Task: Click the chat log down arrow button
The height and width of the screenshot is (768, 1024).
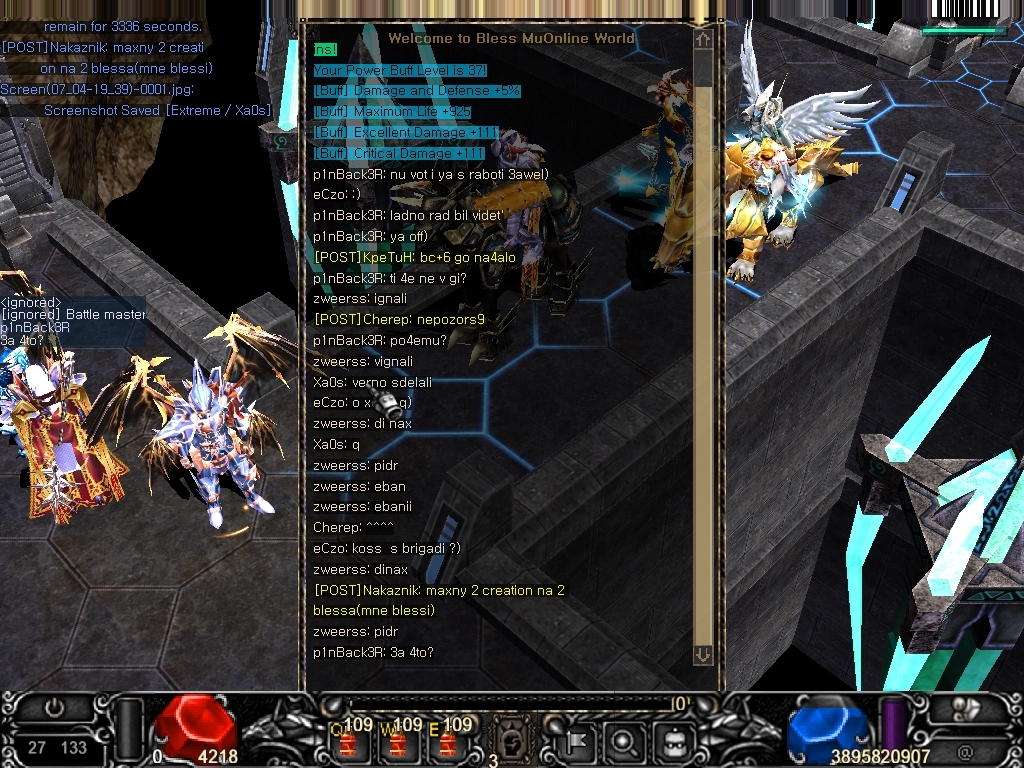Action: 703,655
